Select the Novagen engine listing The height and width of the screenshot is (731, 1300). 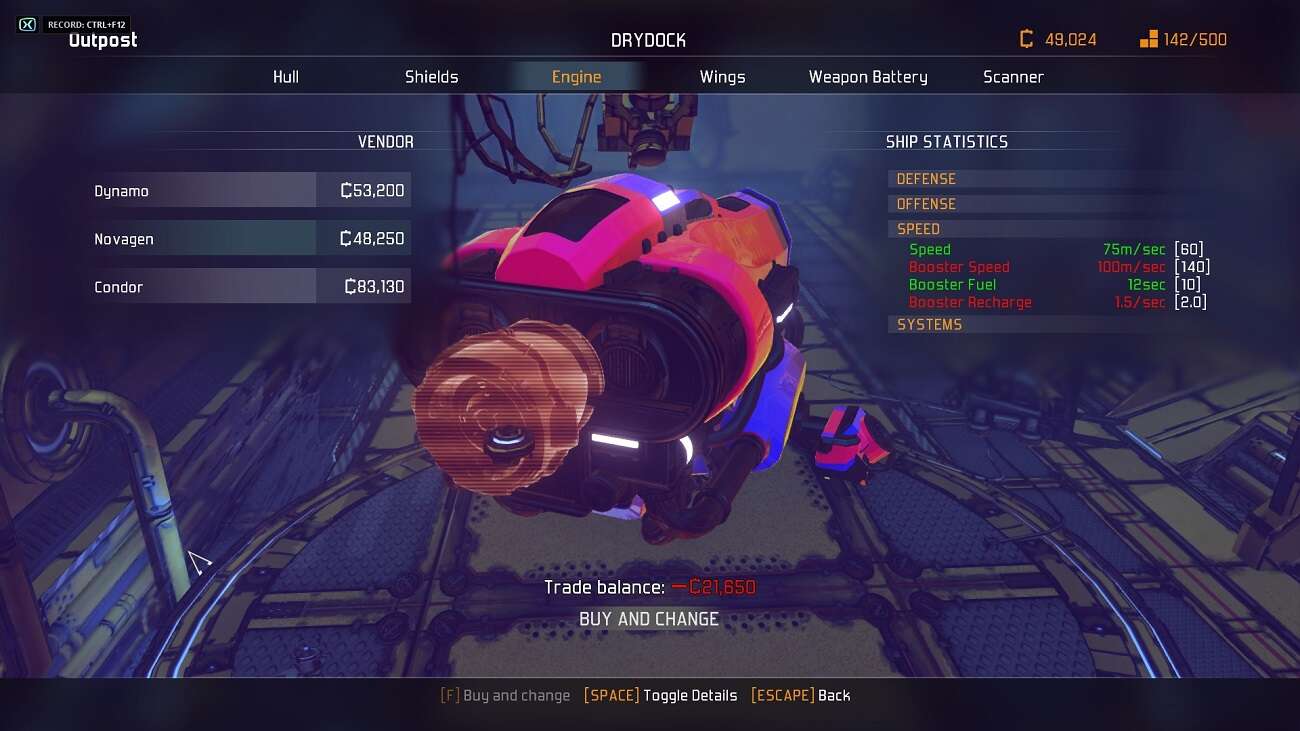click(250, 238)
